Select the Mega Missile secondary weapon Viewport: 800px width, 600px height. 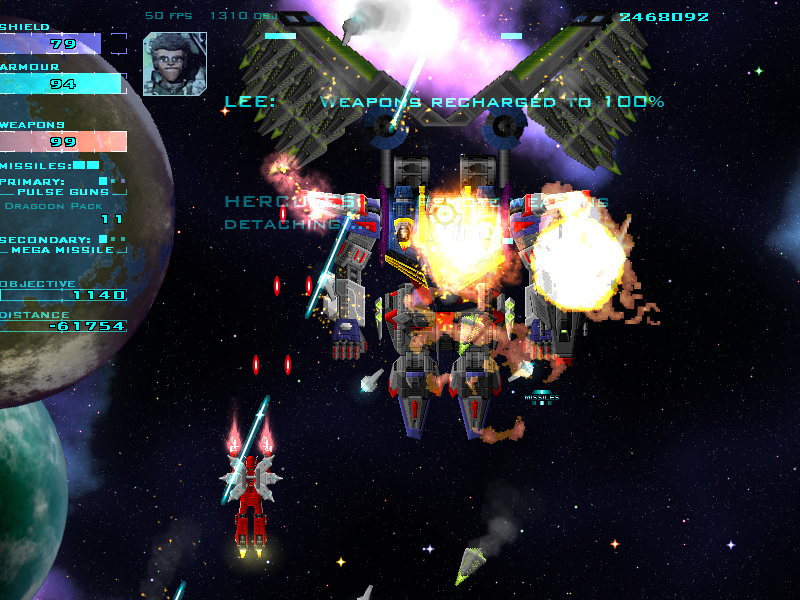tap(63, 251)
